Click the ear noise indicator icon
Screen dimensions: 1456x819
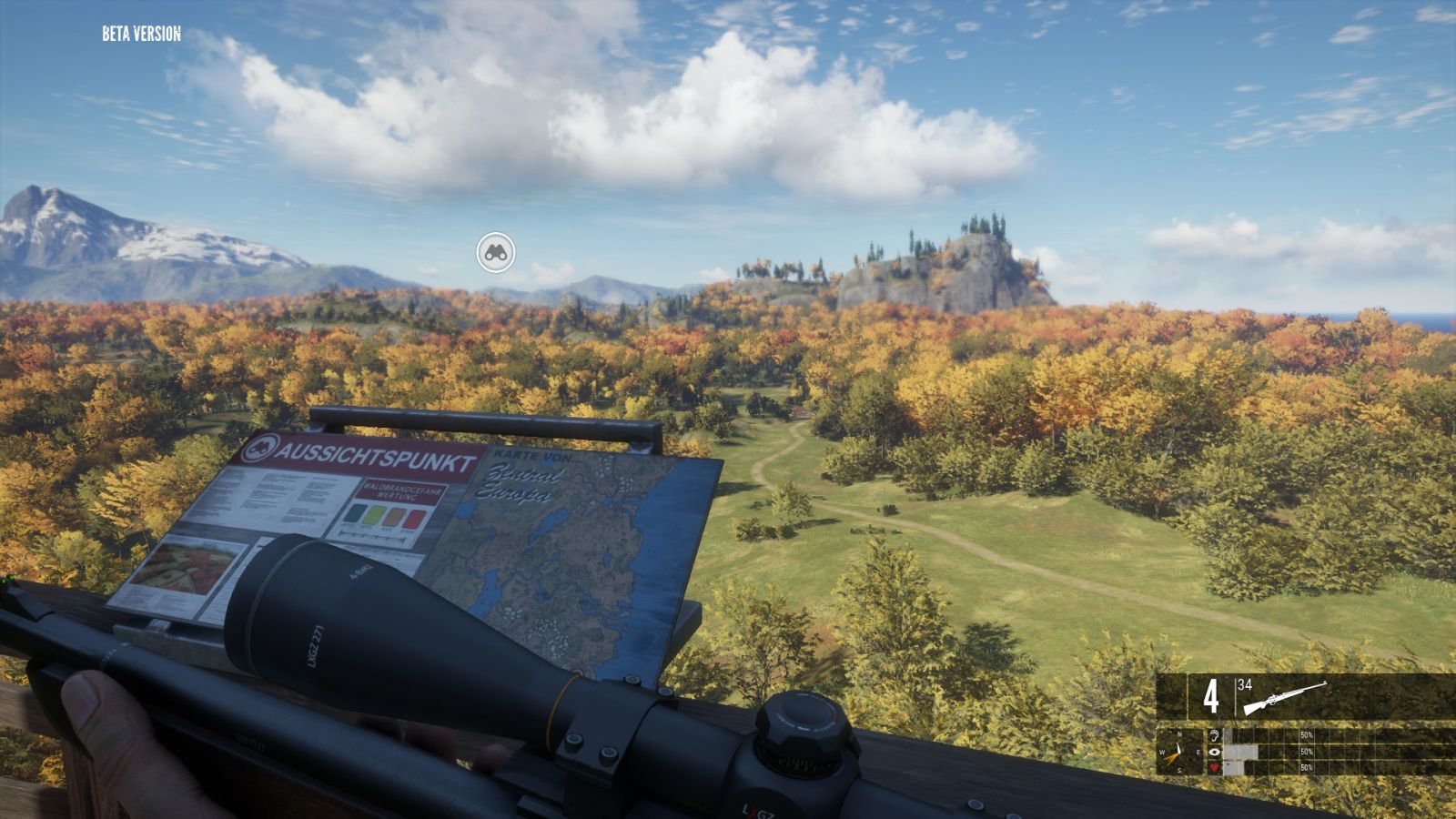pyautogui.click(x=1214, y=735)
